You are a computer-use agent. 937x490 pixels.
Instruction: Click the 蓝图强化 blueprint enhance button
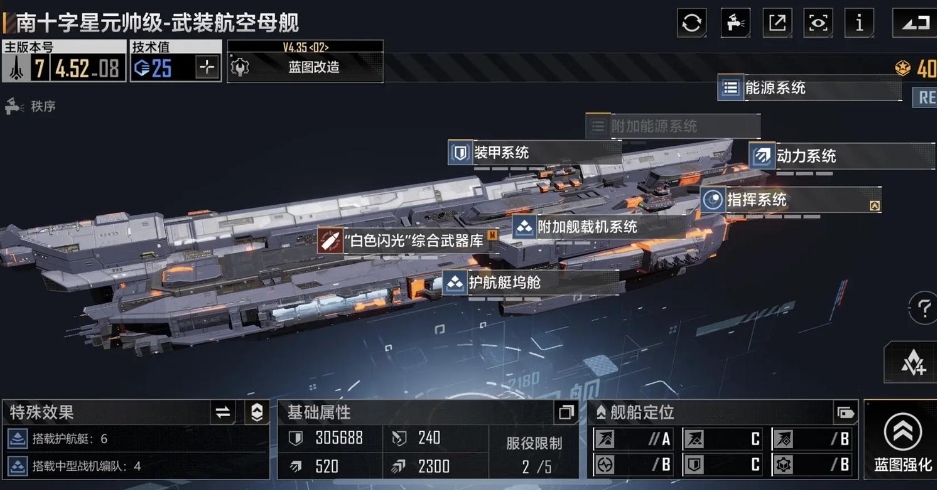point(902,440)
